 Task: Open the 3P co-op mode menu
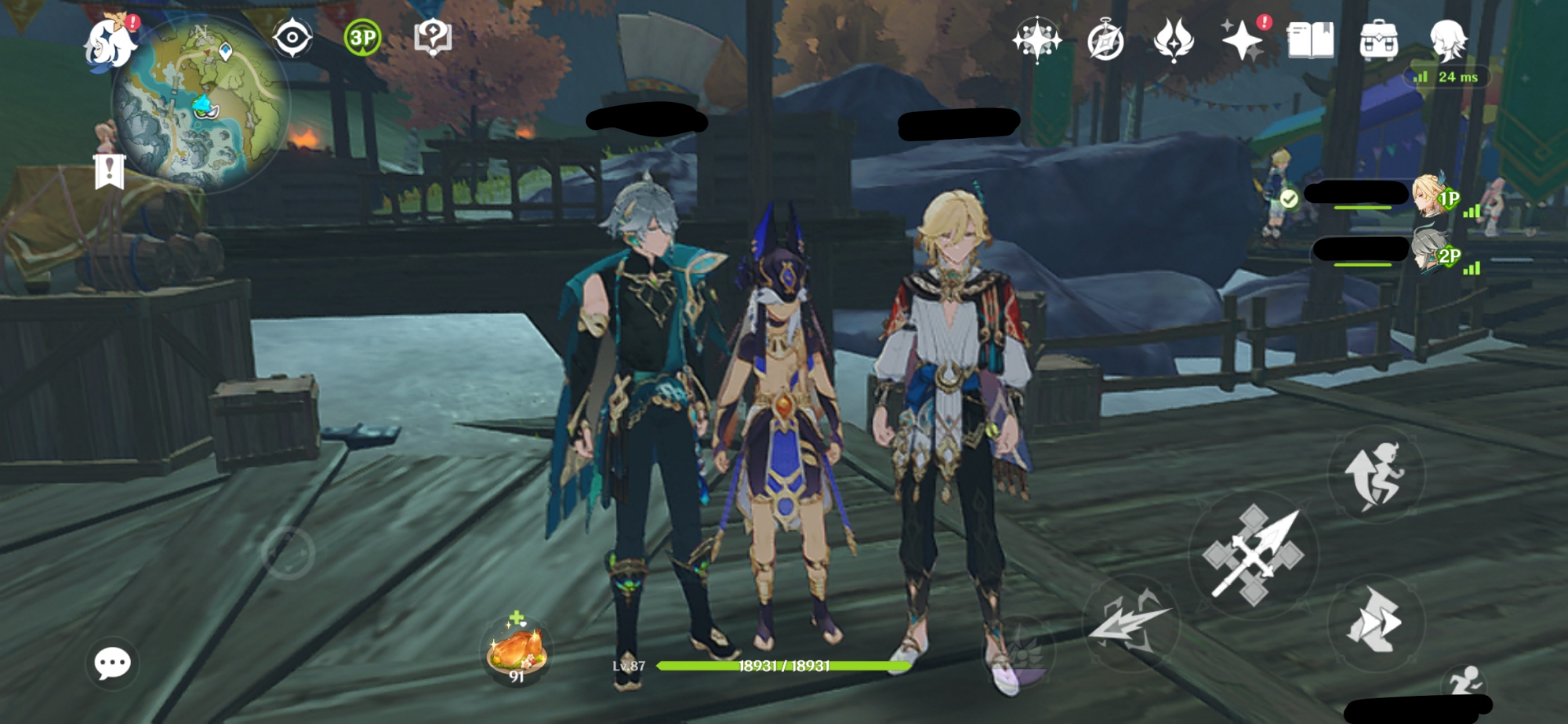[x=362, y=38]
